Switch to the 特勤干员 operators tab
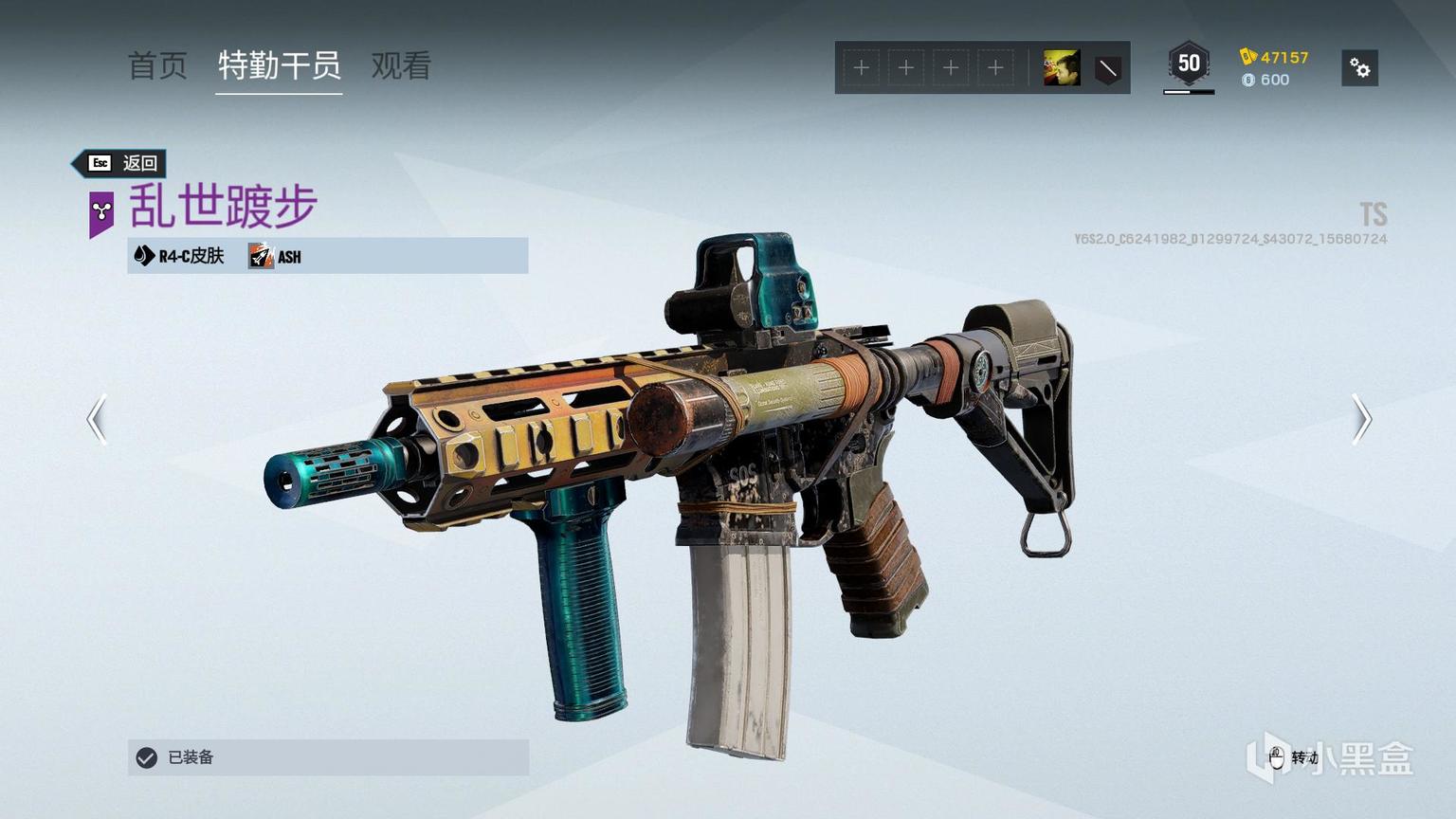Image resolution: width=1456 pixels, height=819 pixels. 279,66
